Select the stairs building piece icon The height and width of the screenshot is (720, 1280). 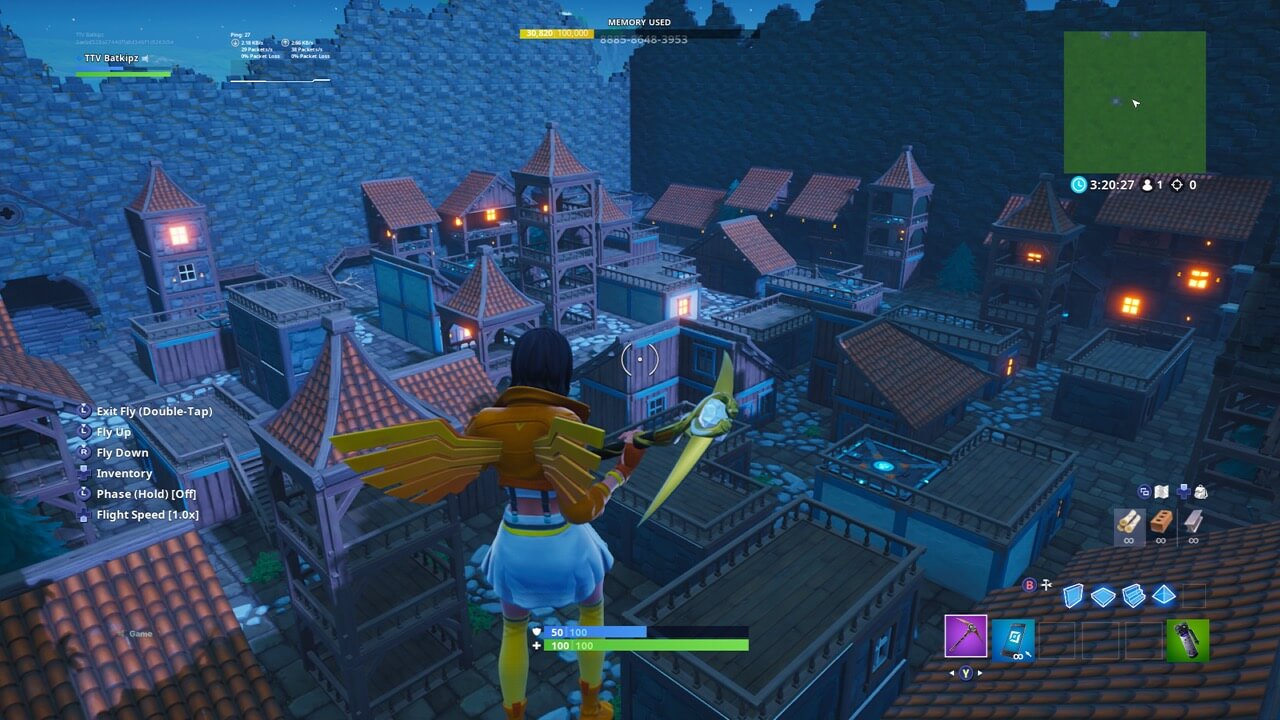[x=1133, y=595]
